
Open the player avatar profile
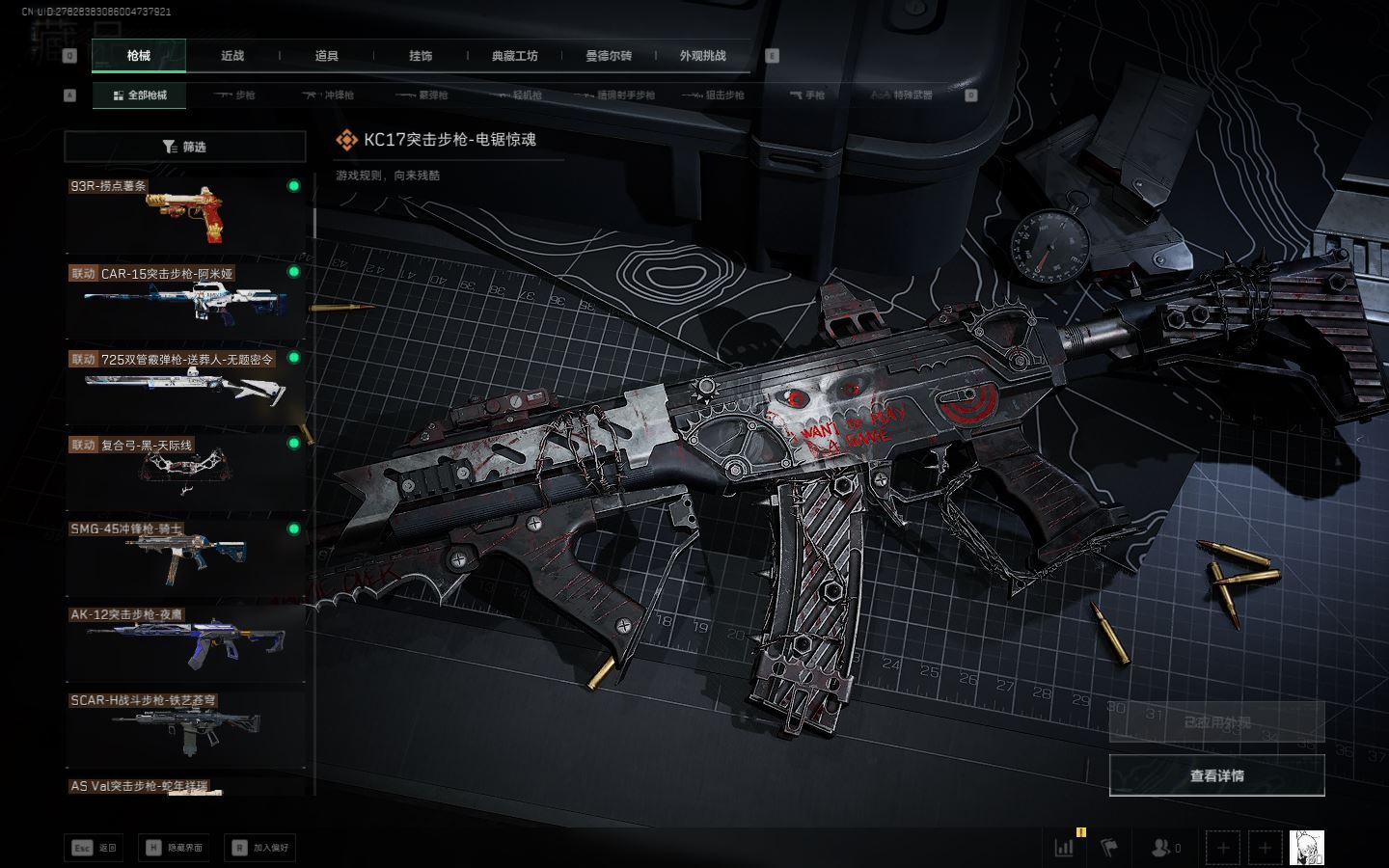pyautogui.click(x=1306, y=848)
